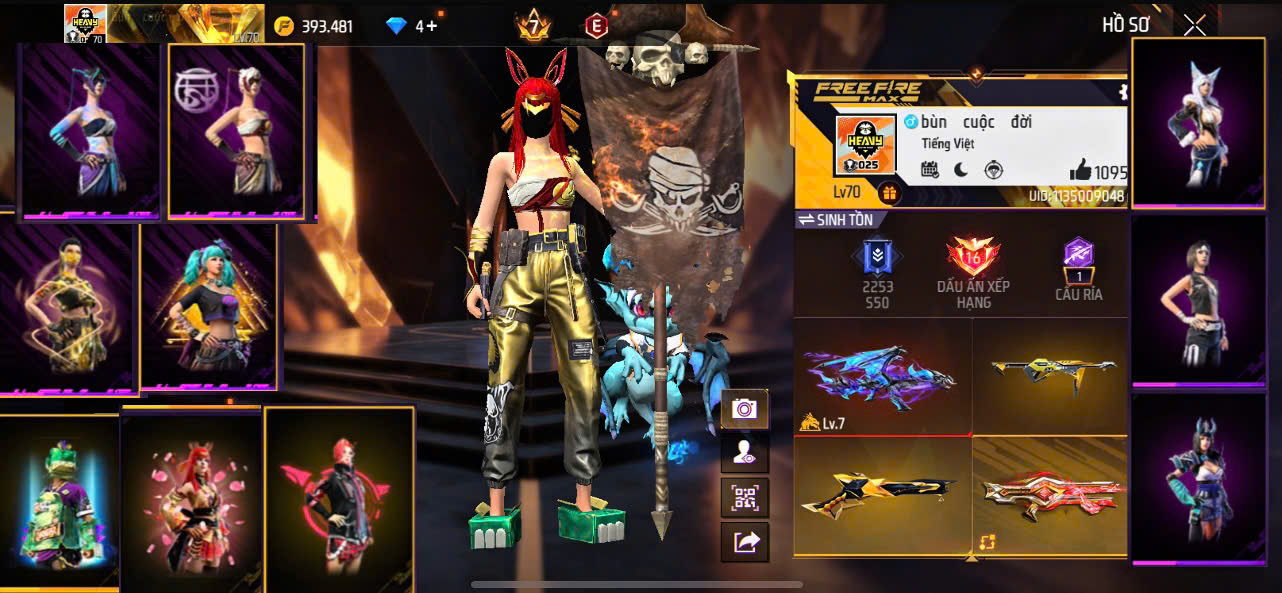Select the blue dragon weapon skin Lv.7
The width and height of the screenshot is (1282, 593).
pos(881,375)
